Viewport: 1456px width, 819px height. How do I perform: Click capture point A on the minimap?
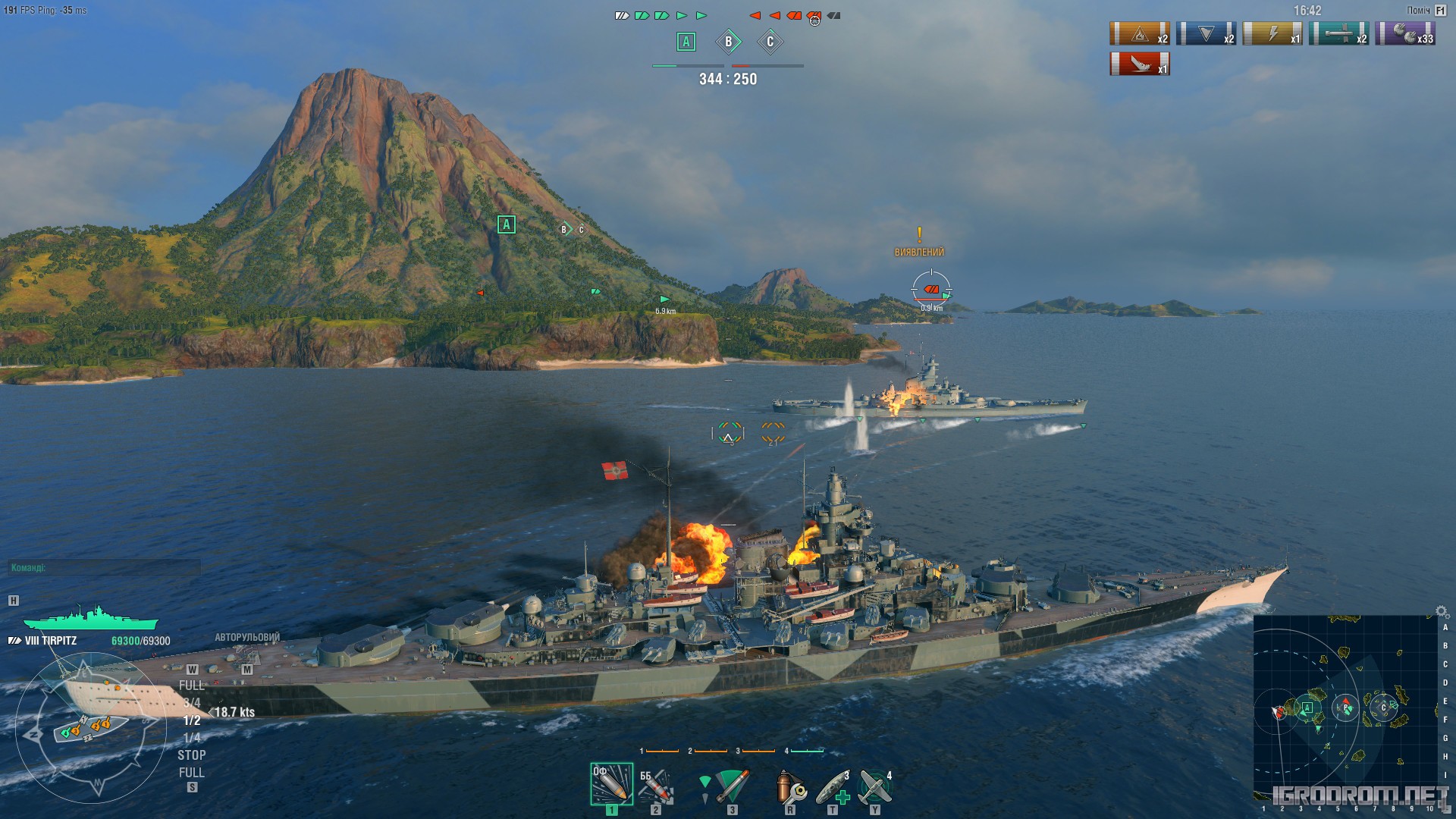click(1307, 708)
